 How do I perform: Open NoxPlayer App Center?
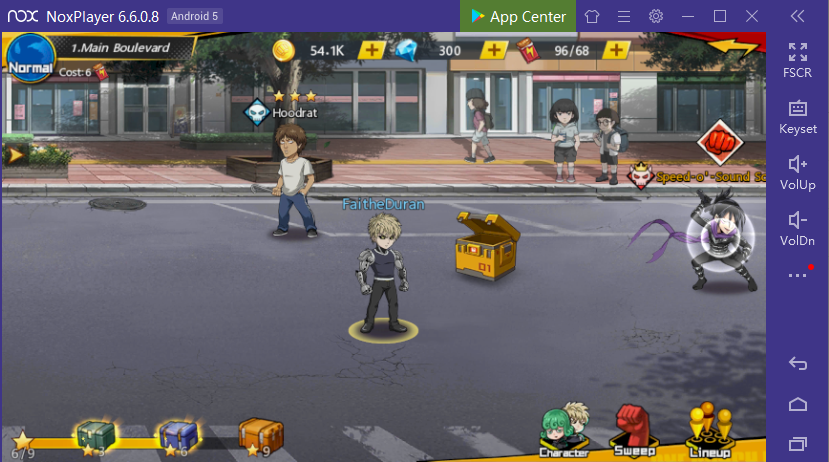(x=519, y=16)
